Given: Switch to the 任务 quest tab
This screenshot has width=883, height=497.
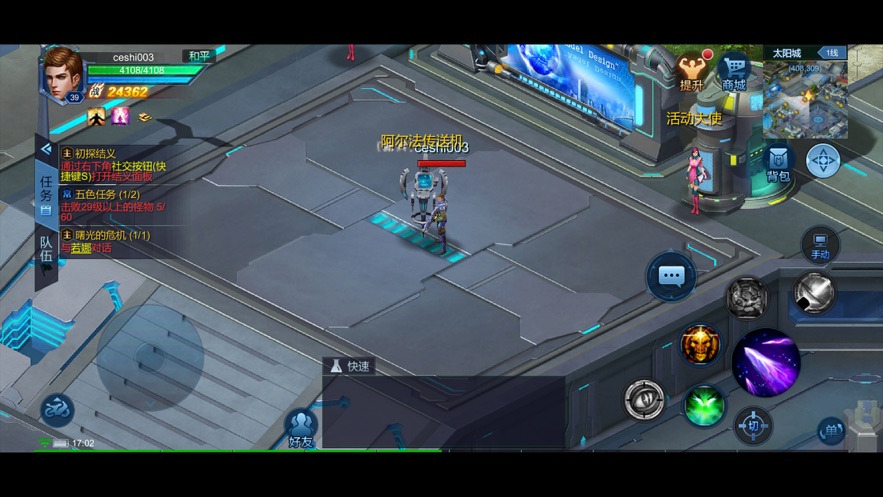Looking at the screenshot, I should (46, 193).
